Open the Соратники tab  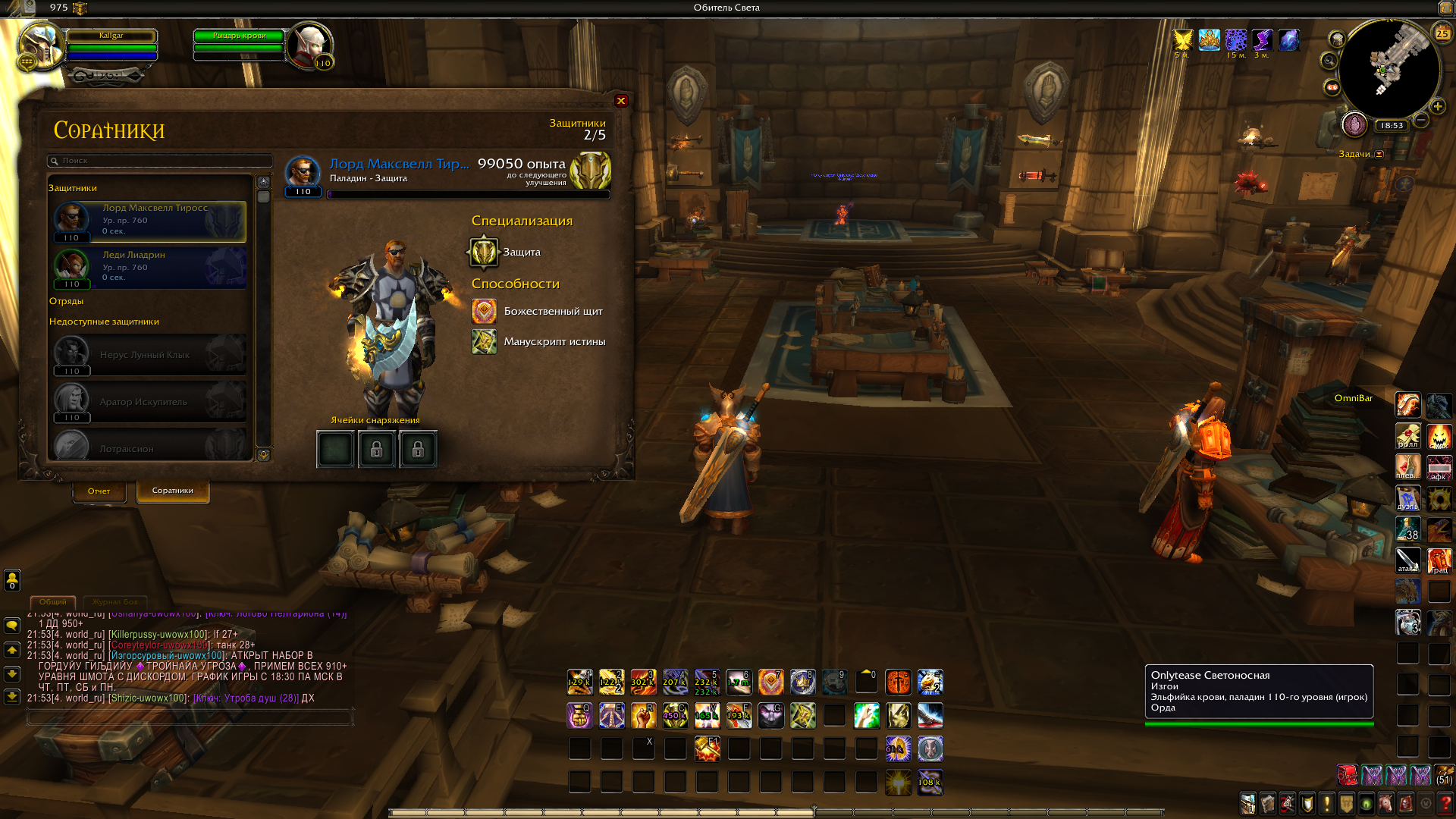(x=172, y=491)
